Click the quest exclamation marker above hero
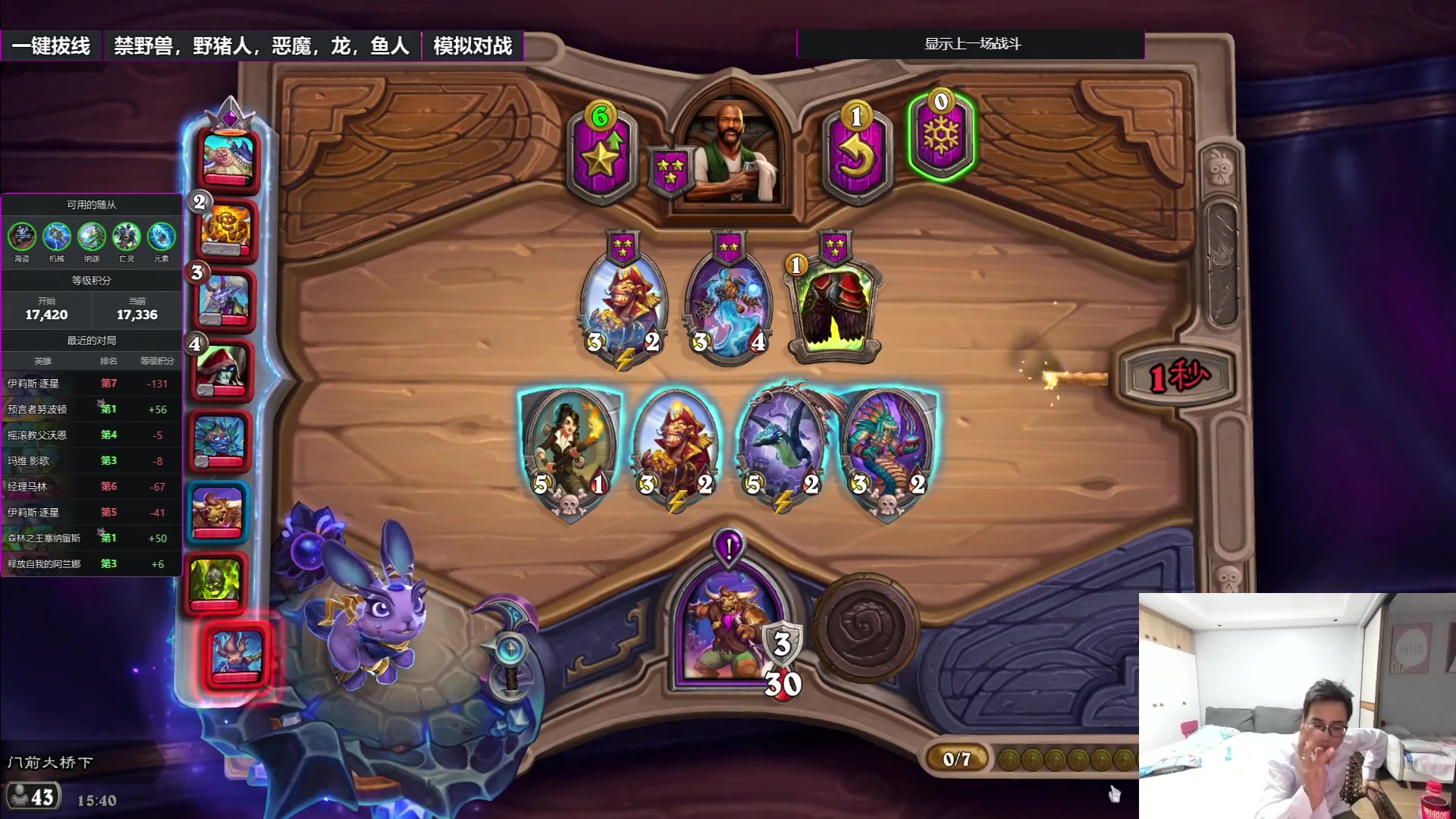This screenshot has height=819, width=1456. (x=729, y=547)
